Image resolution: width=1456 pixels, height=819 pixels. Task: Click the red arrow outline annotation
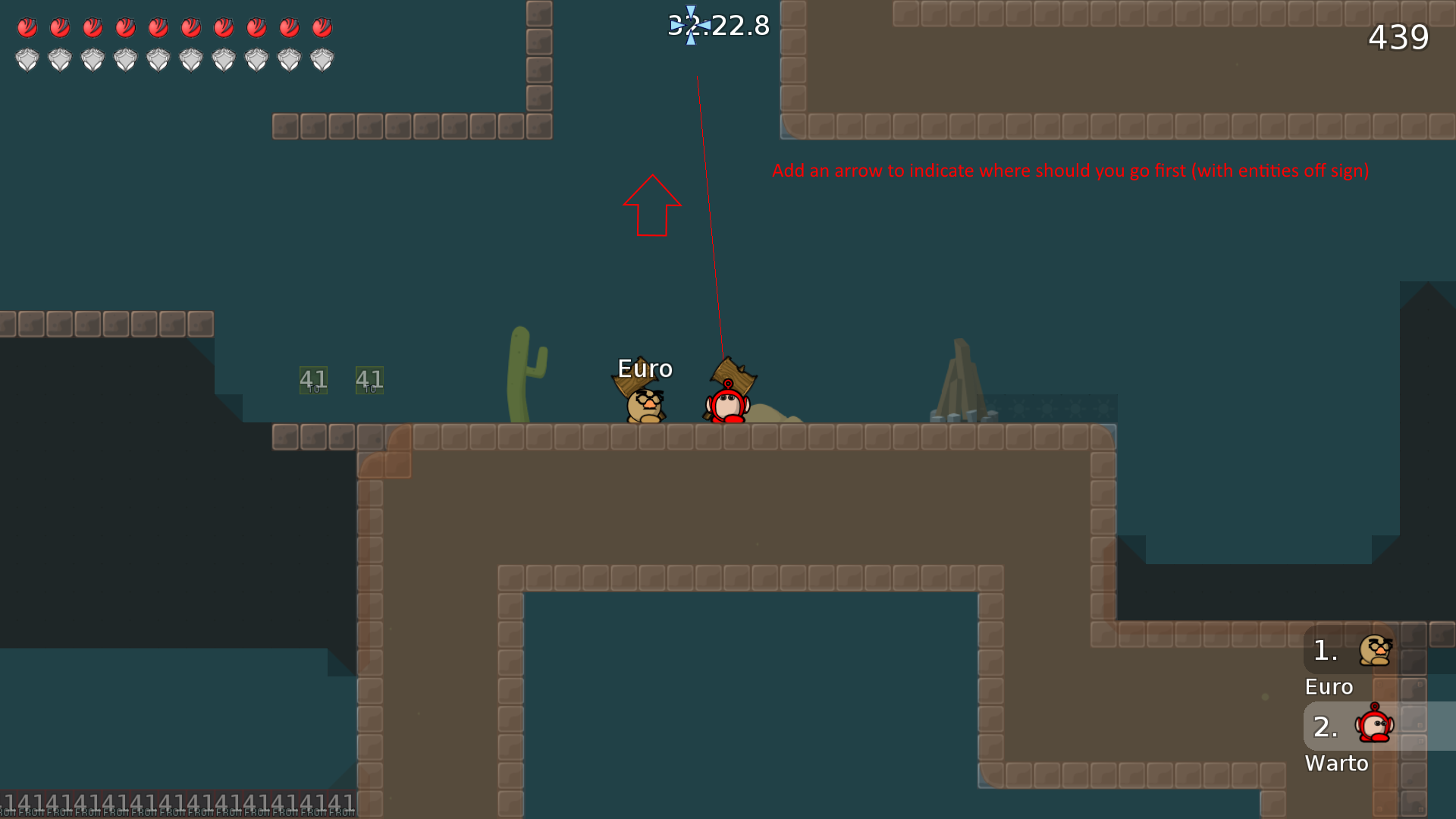tap(651, 209)
